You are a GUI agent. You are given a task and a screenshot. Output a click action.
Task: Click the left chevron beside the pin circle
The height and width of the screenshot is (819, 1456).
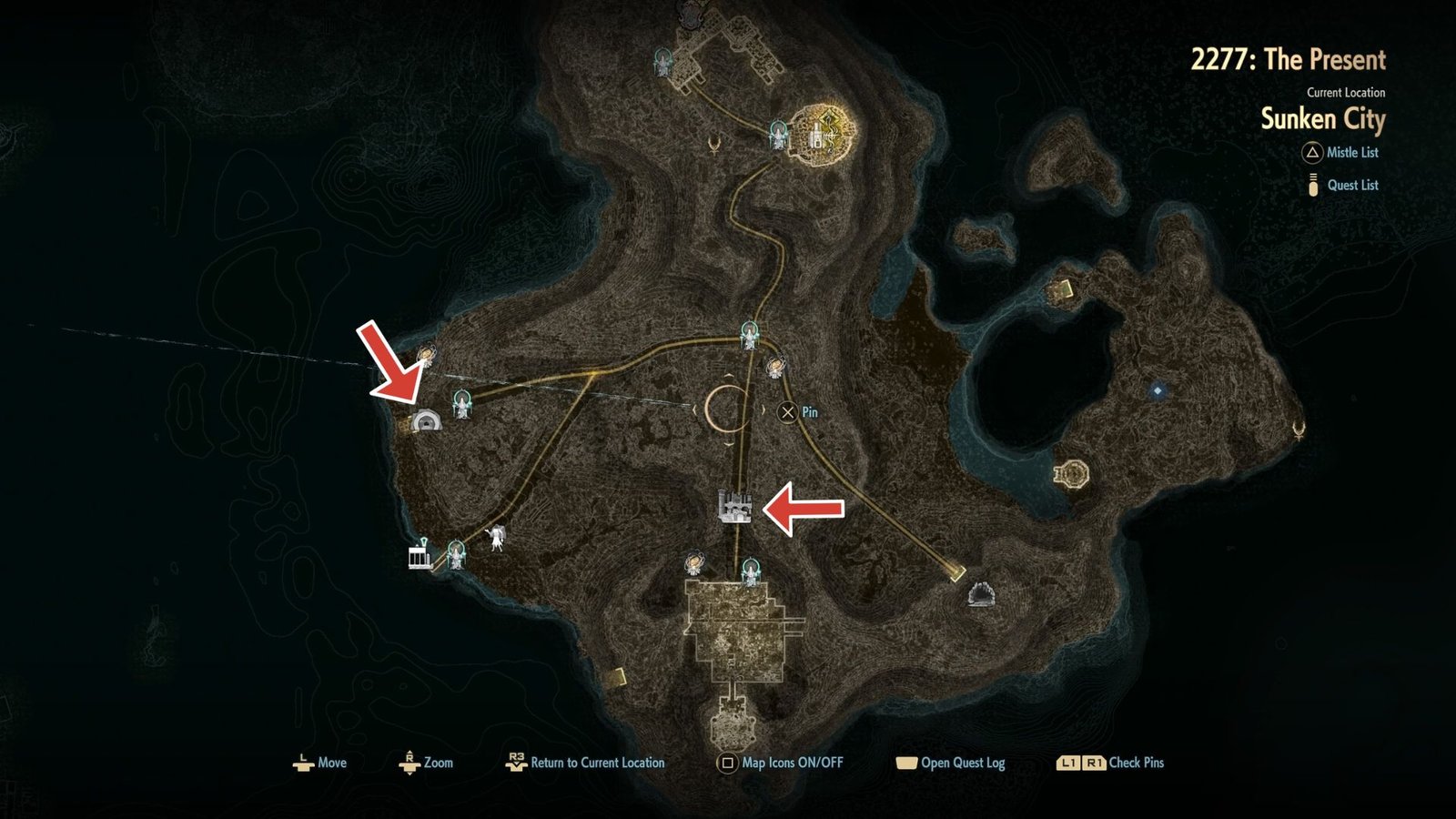pos(694,409)
